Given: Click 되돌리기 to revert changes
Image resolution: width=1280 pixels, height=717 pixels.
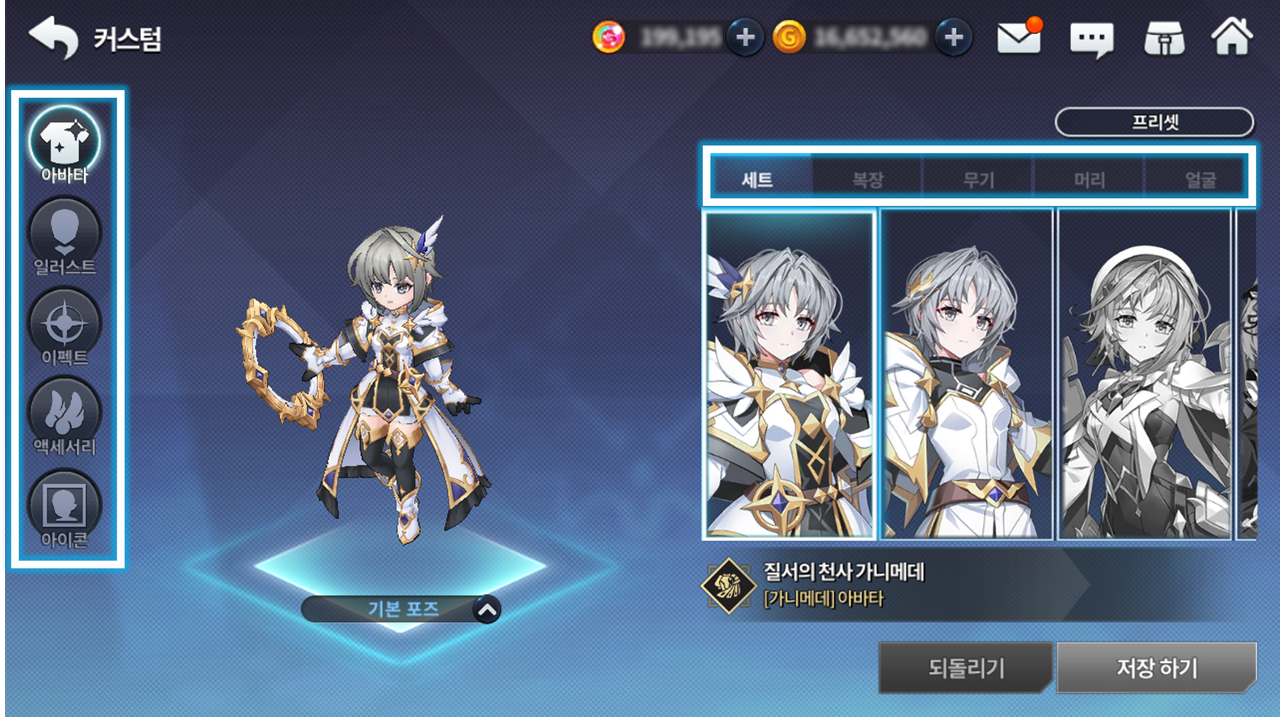Looking at the screenshot, I should pyautogui.click(x=965, y=668).
